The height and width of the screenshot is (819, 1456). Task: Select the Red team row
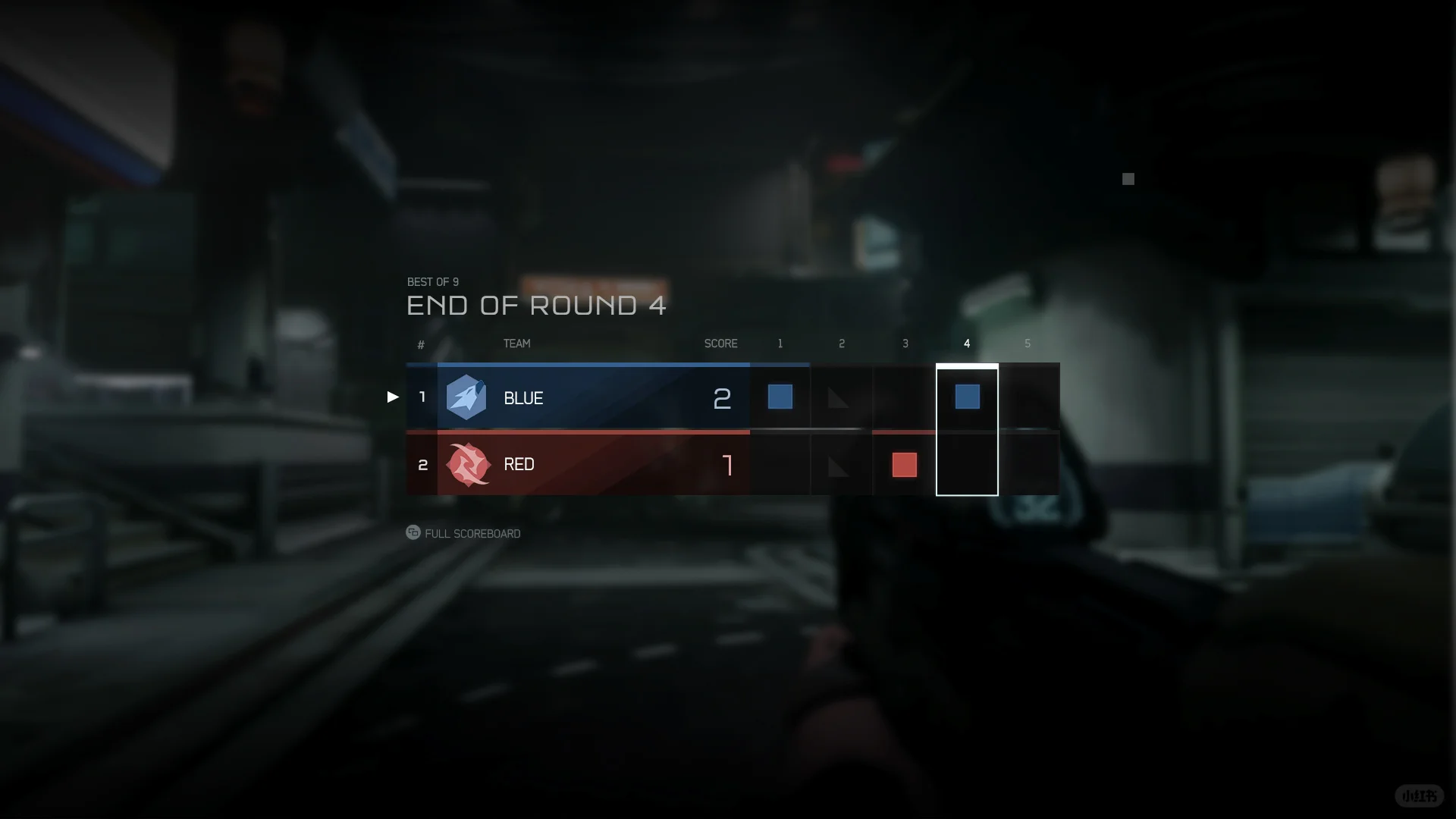pyautogui.click(x=577, y=464)
